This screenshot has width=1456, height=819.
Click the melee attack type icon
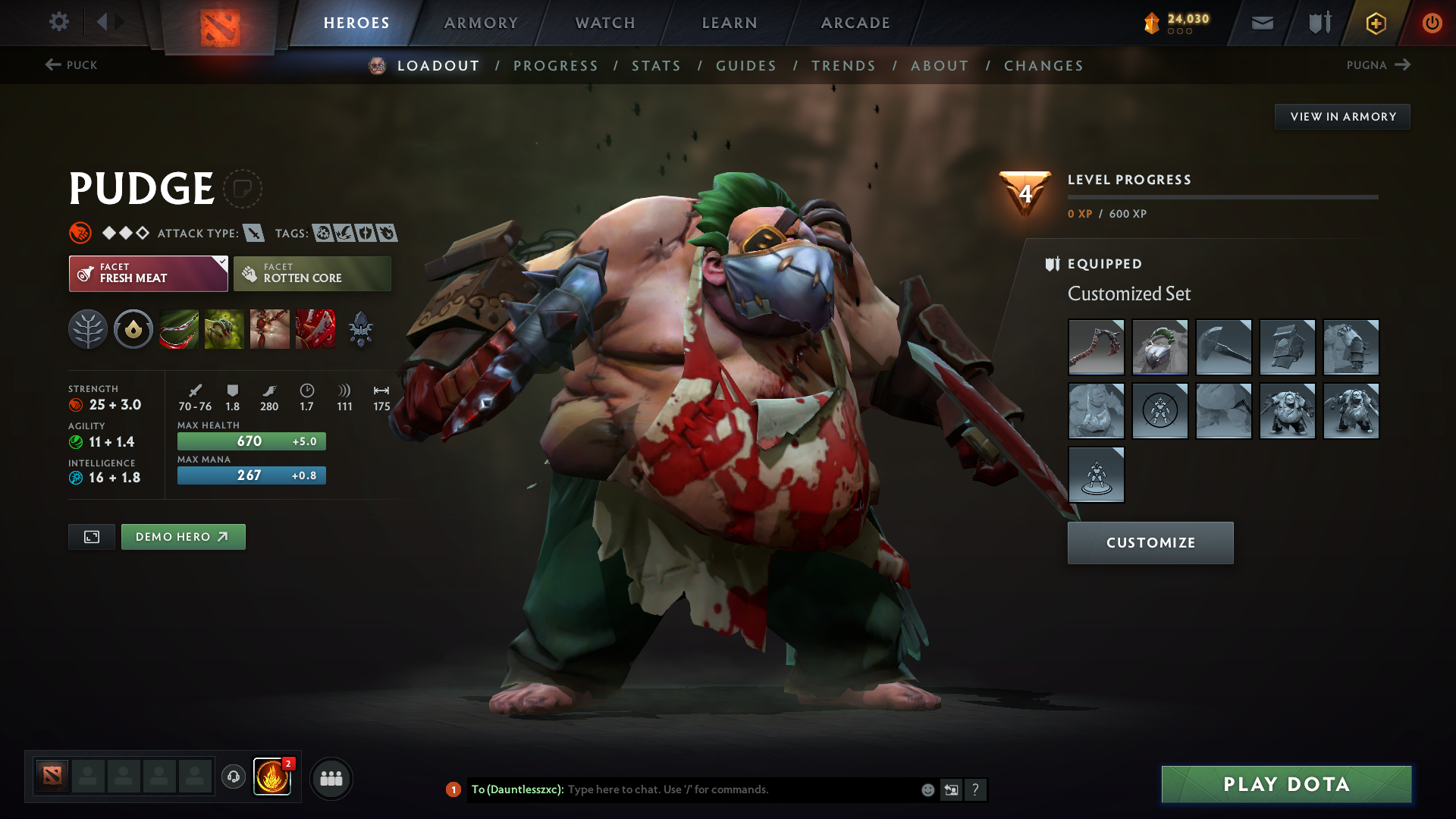(256, 233)
